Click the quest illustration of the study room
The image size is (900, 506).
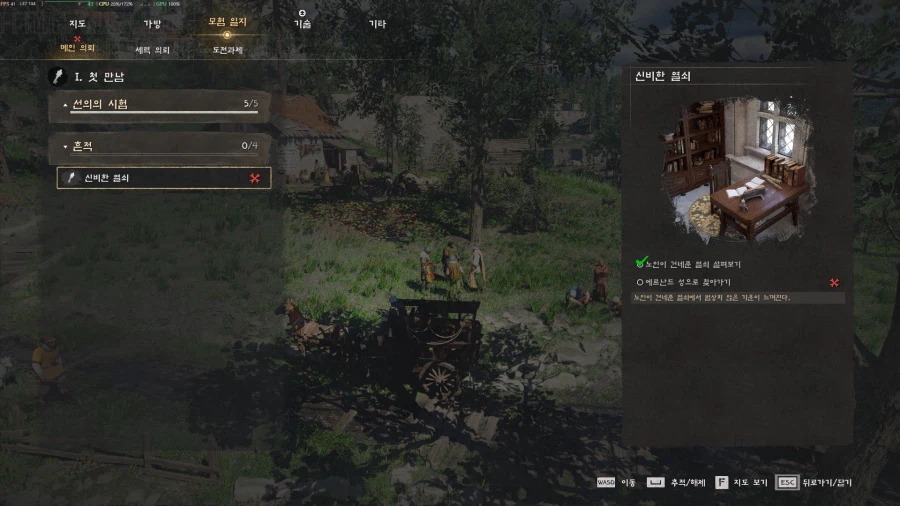[737, 170]
